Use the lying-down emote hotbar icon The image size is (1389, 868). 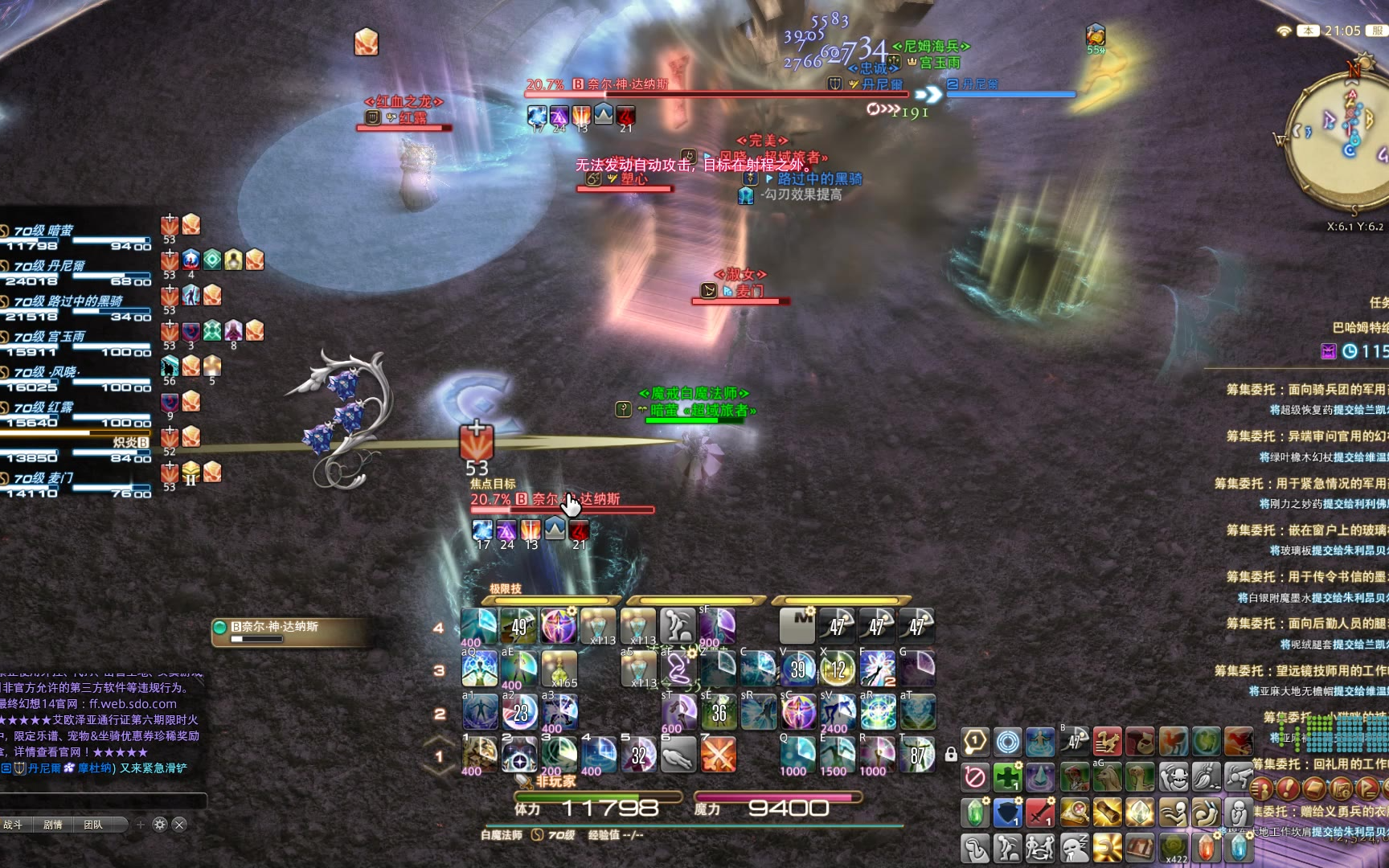(678, 755)
